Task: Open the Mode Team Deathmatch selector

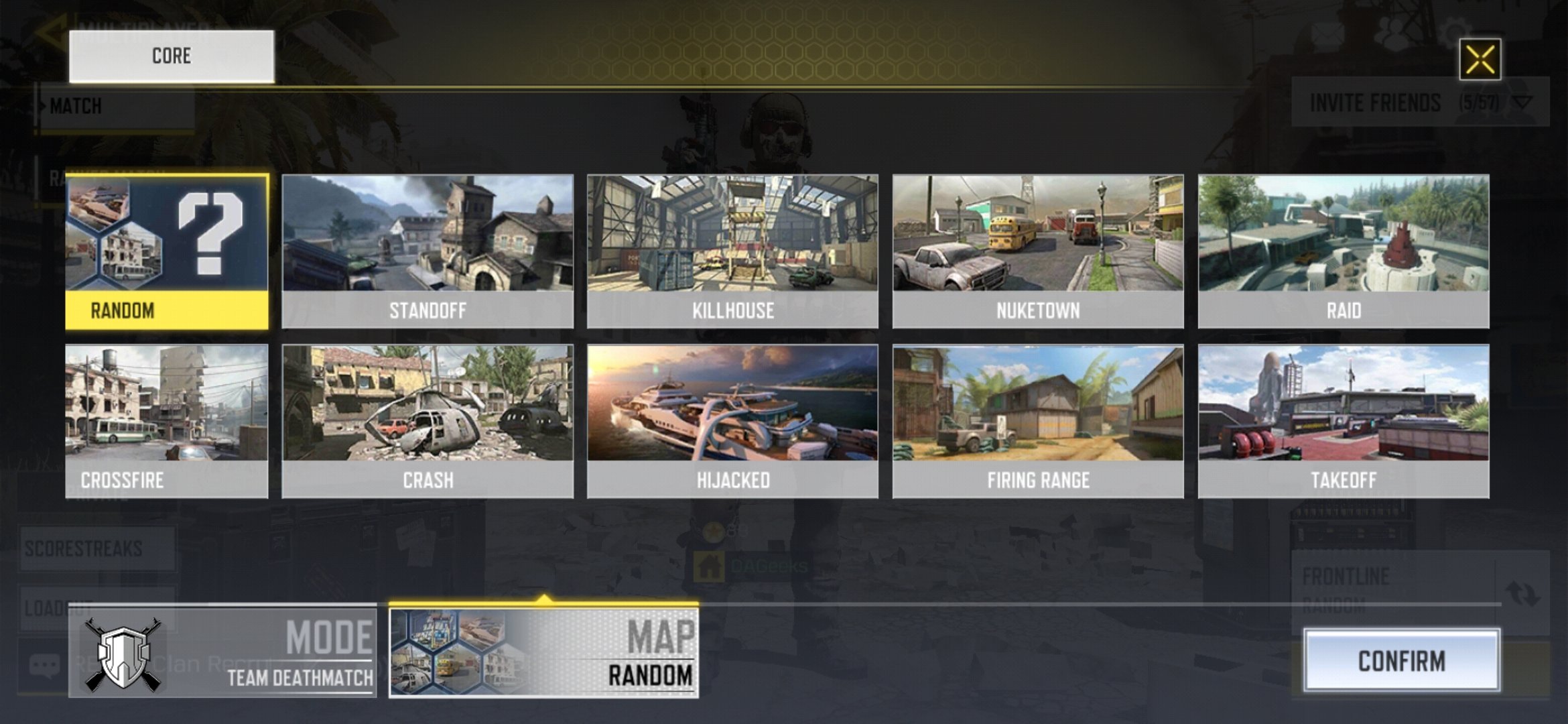Action: point(222,653)
